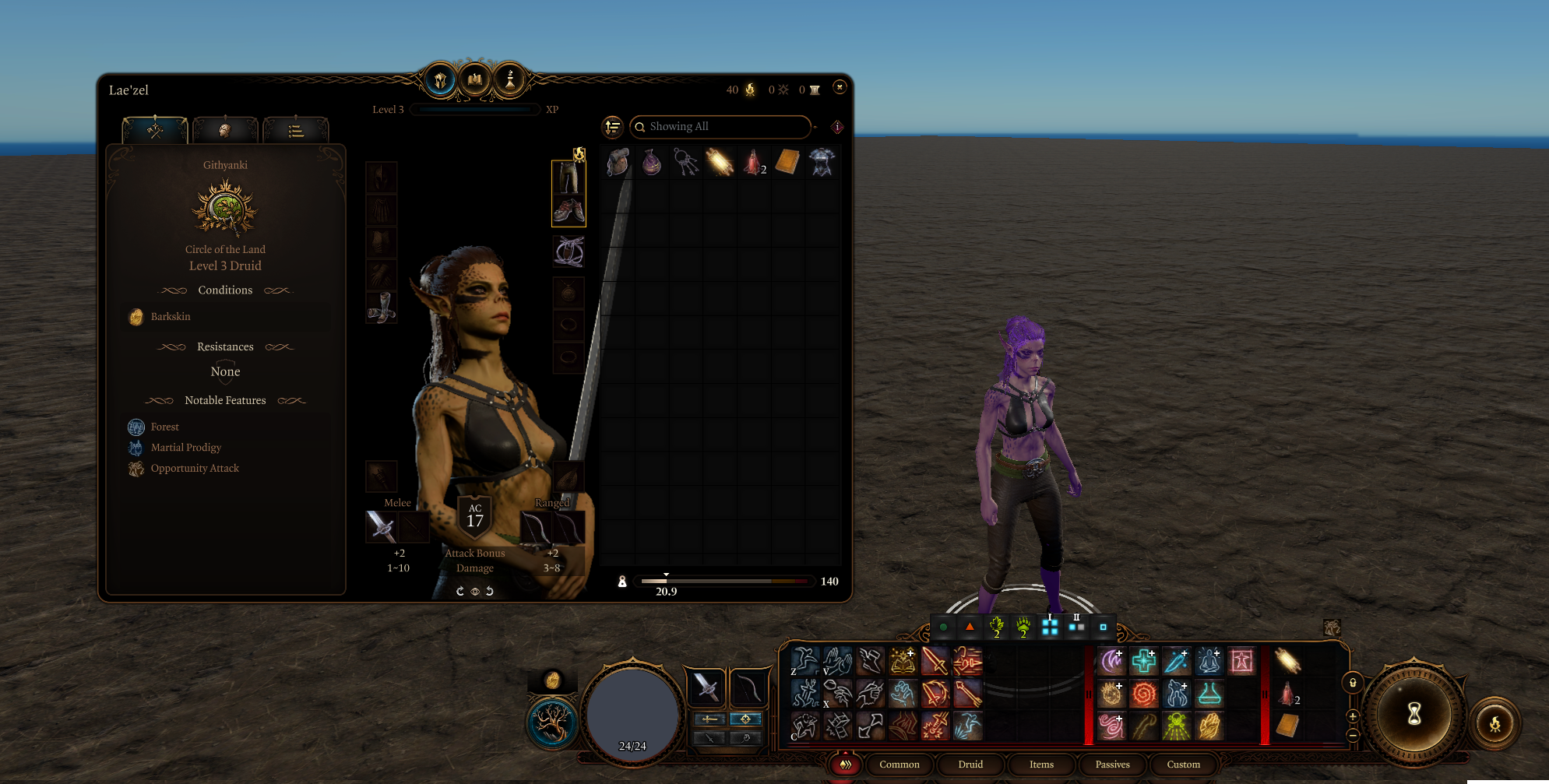Viewport: 1549px width, 784px height.
Task: End turn with the hourglass button
Action: point(1413,714)
